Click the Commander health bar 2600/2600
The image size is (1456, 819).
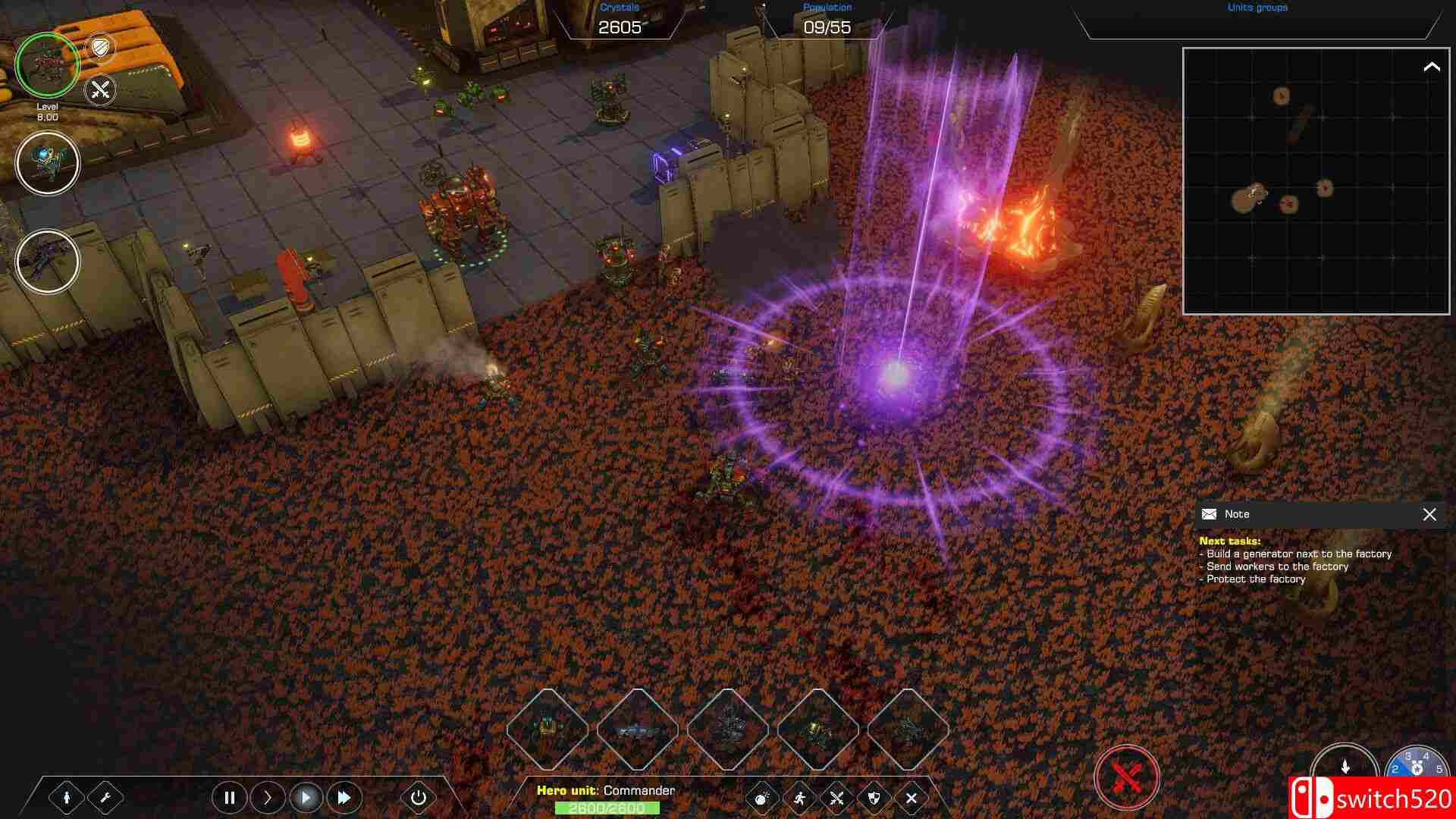(607, 809)
